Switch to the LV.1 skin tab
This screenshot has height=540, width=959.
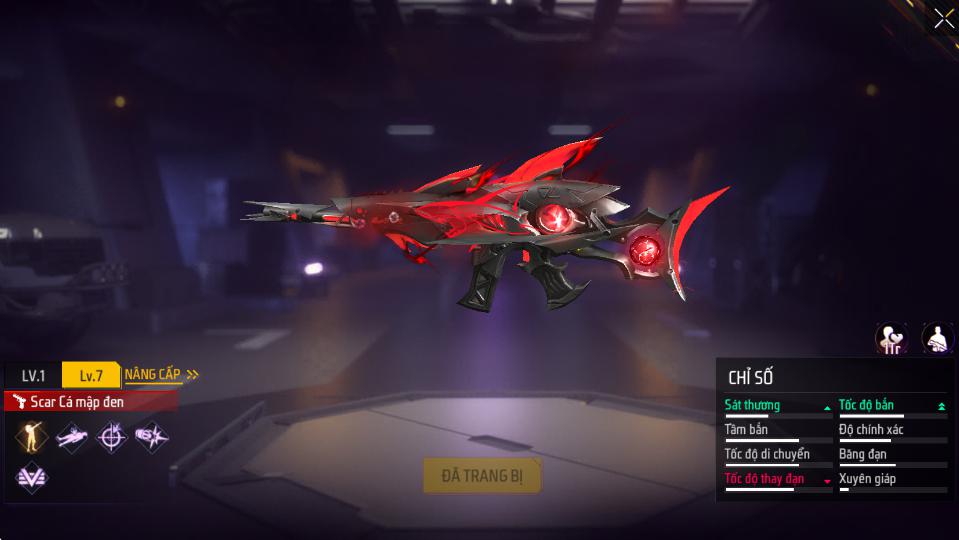tap(33, 375)
